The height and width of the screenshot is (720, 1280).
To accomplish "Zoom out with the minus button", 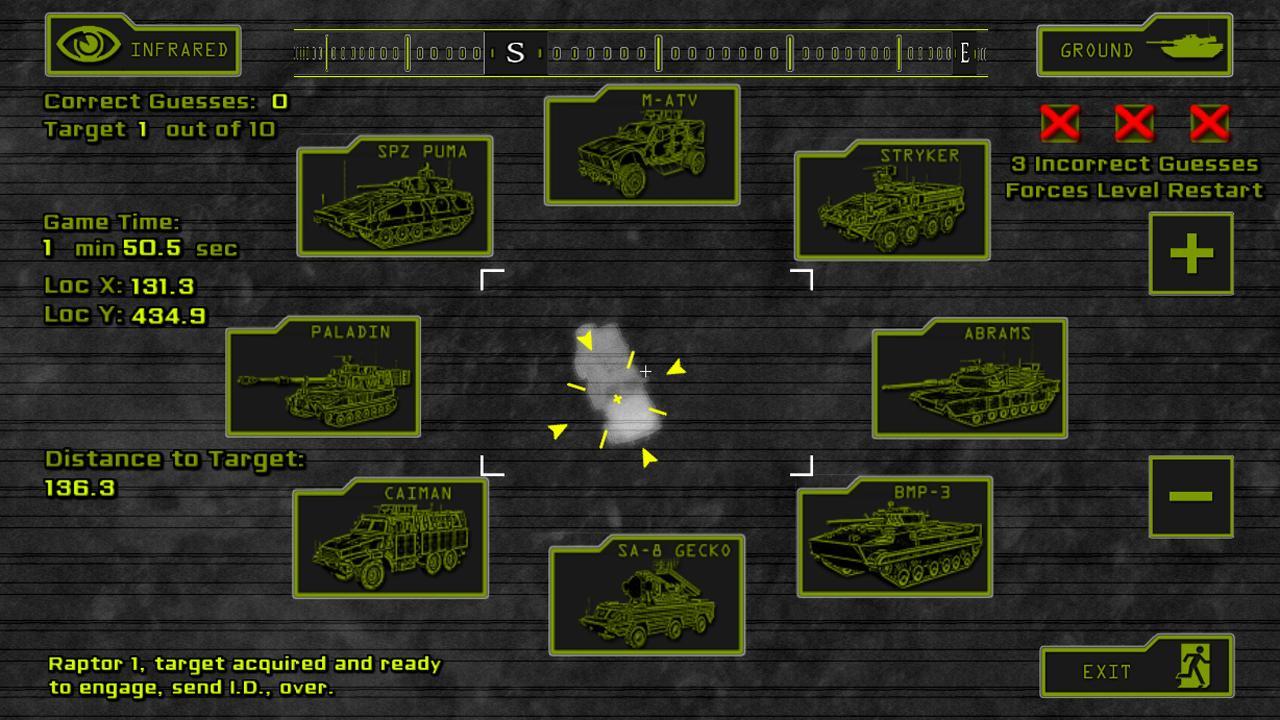I will [1190, 496].
